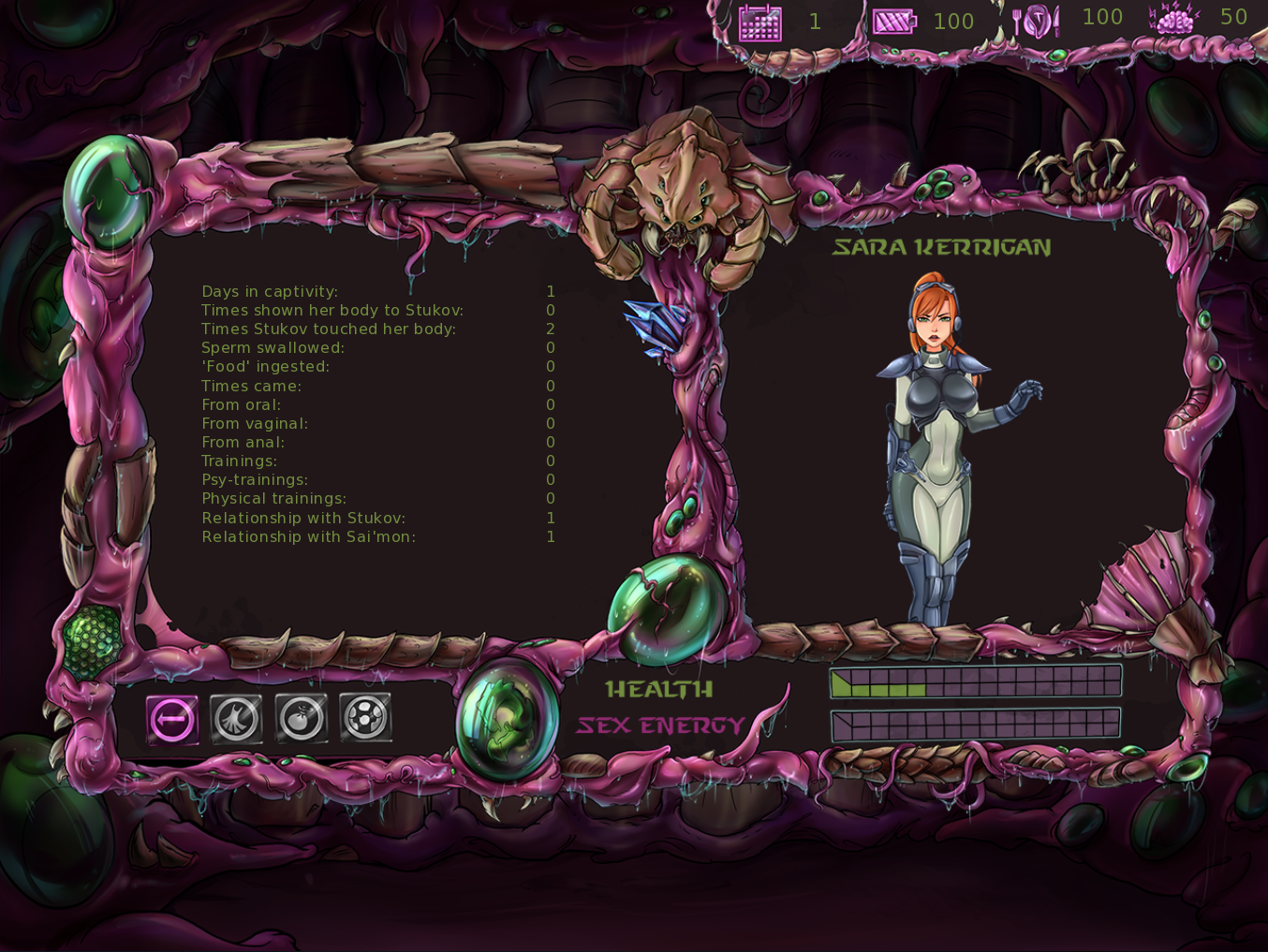The height and width of the screenshot is (952, 1268).
Task: Open the inventory bag button
Action: pyautogui.click(x=301, y=719)
